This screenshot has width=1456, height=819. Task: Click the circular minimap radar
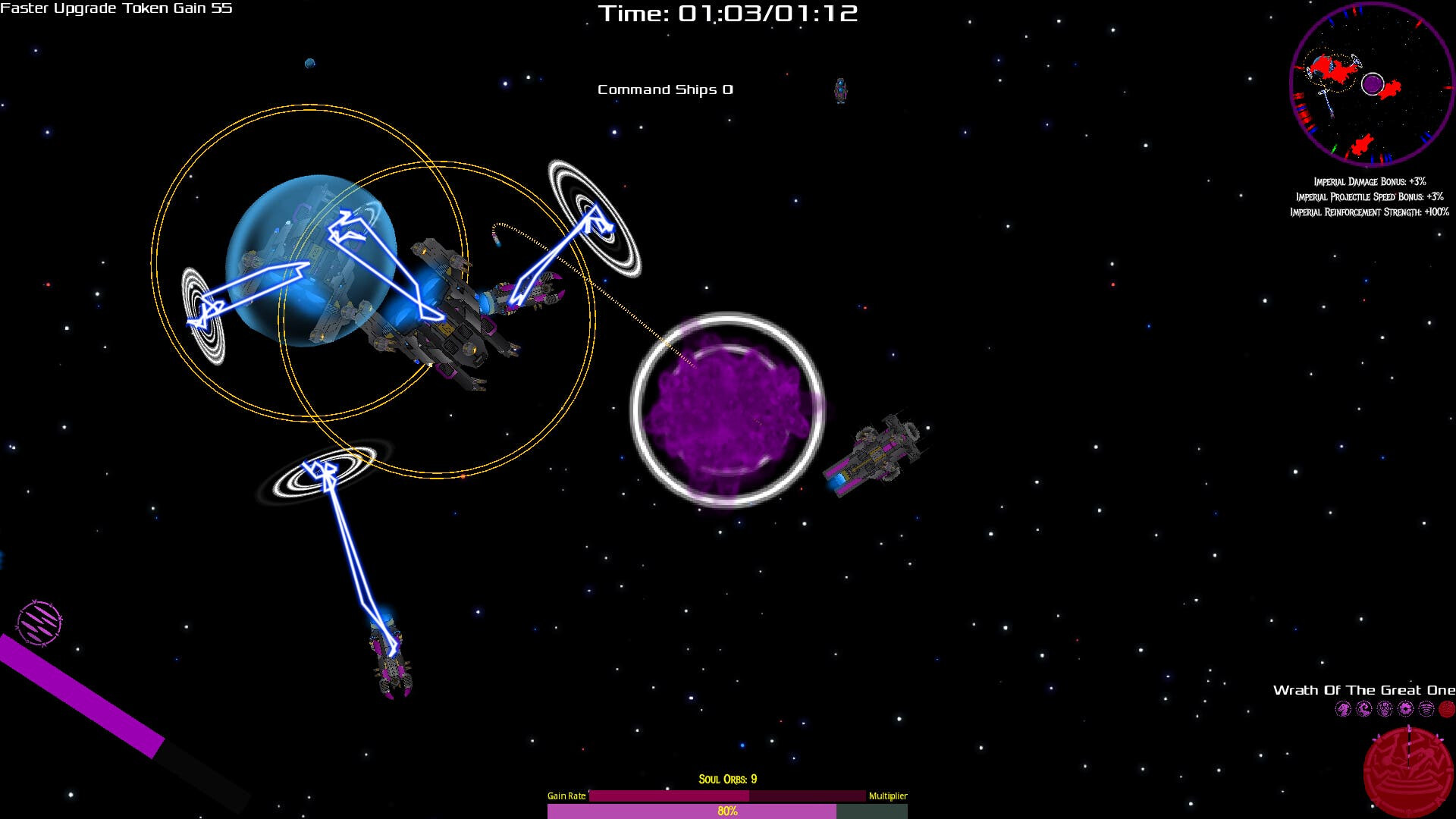tap(1372, 84)
